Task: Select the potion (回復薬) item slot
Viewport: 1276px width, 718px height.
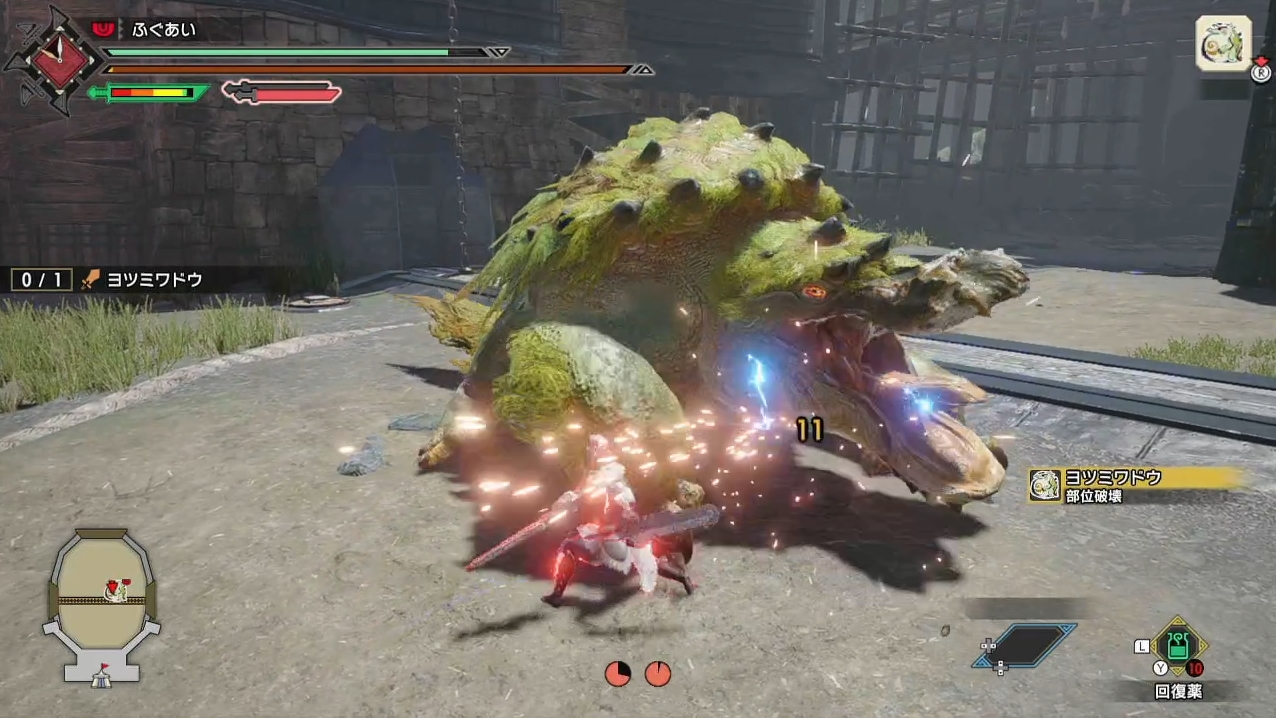Action: 1179,647
